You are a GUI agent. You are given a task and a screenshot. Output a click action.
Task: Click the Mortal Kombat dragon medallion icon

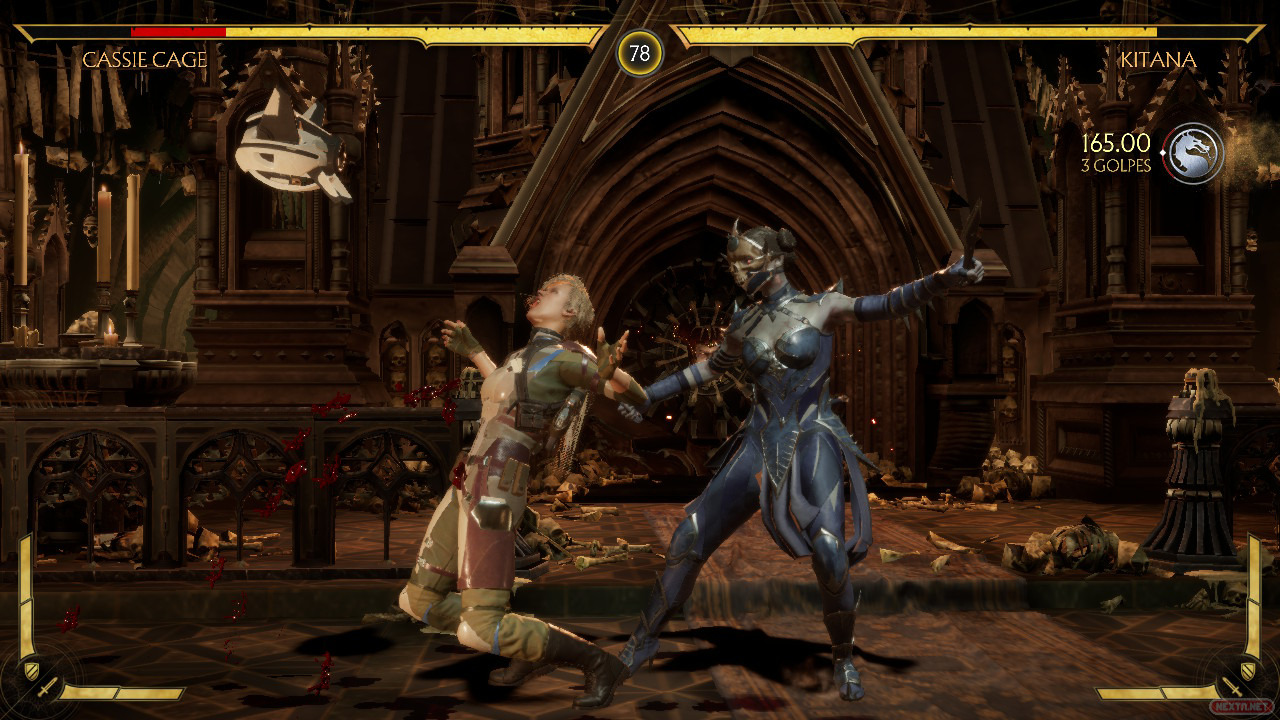(x=1195, y=154)
